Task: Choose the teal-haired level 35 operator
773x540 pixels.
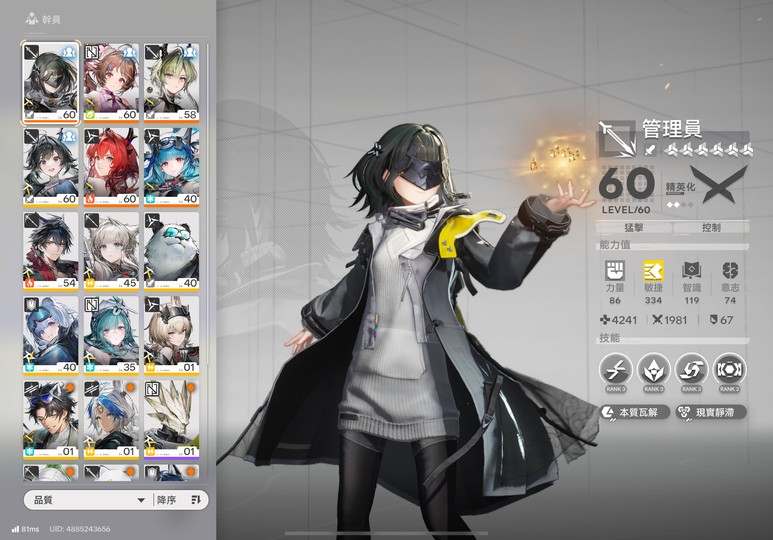Action: tap(111, 335)
